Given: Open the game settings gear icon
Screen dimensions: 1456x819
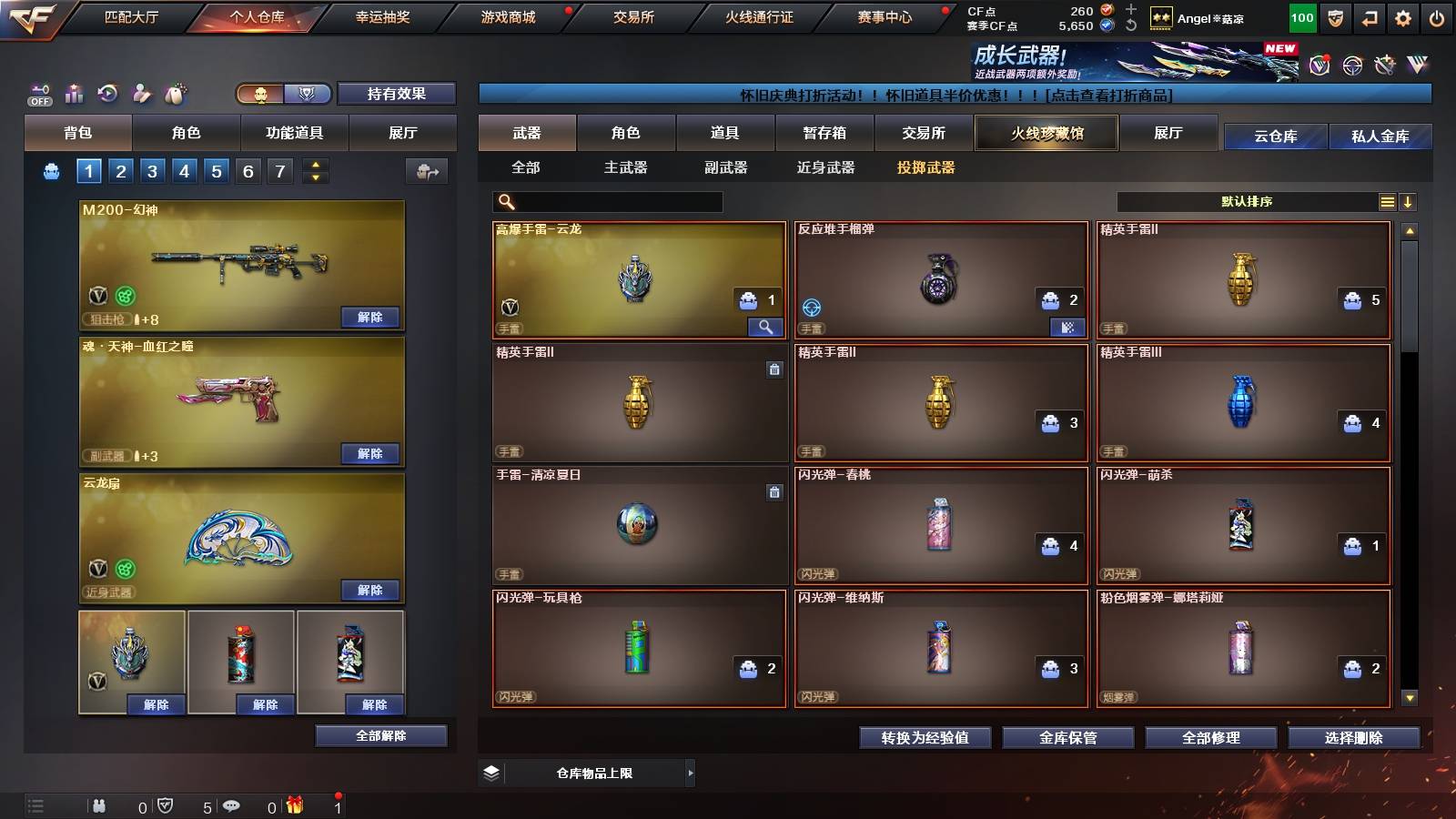Looking at the screenshot, I should click(x=1402, y=16).
